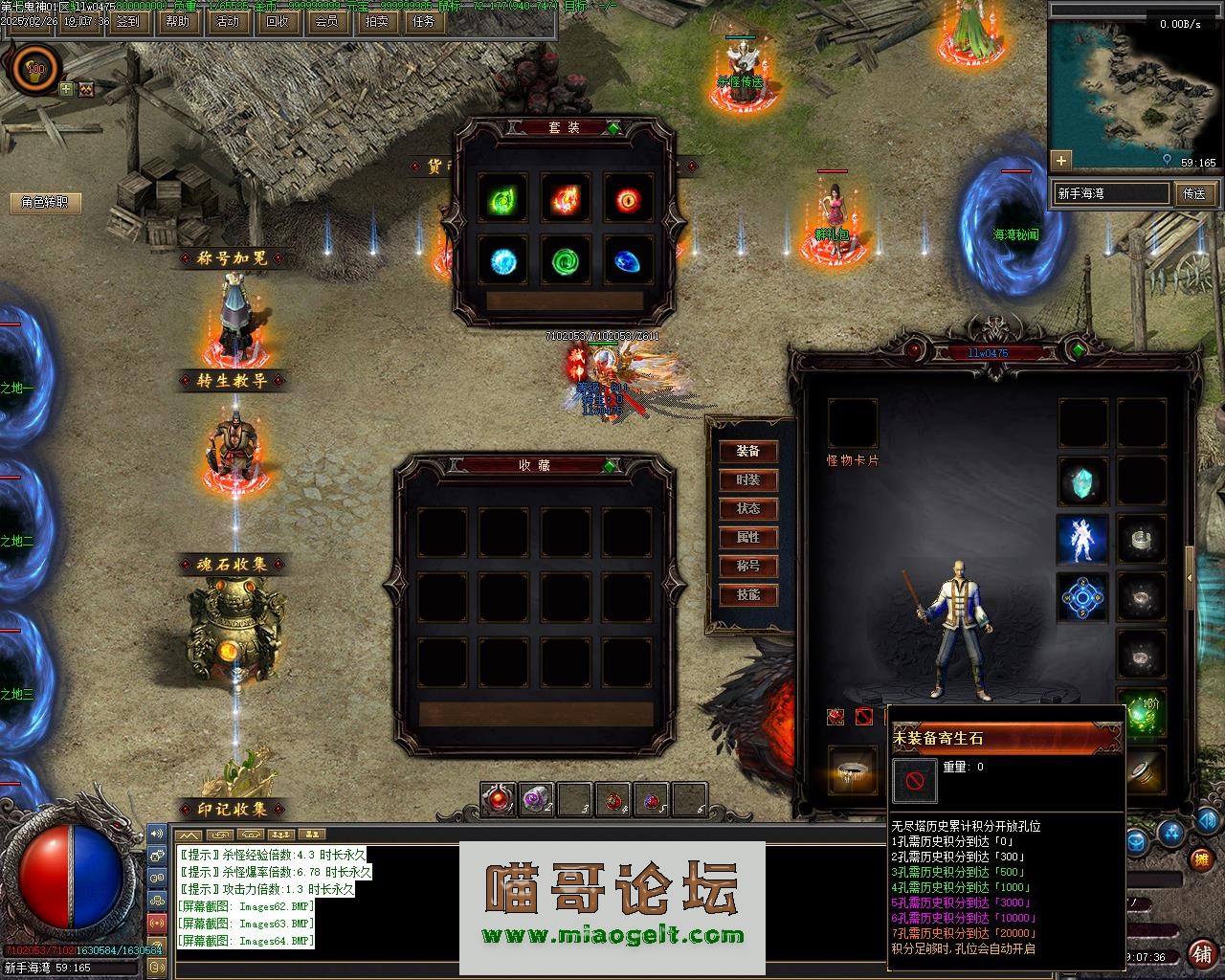Image resolution: width=1225 pixels, height=980 pixels.
Task: Click the 帮助 help button
Action: [177, 21]
